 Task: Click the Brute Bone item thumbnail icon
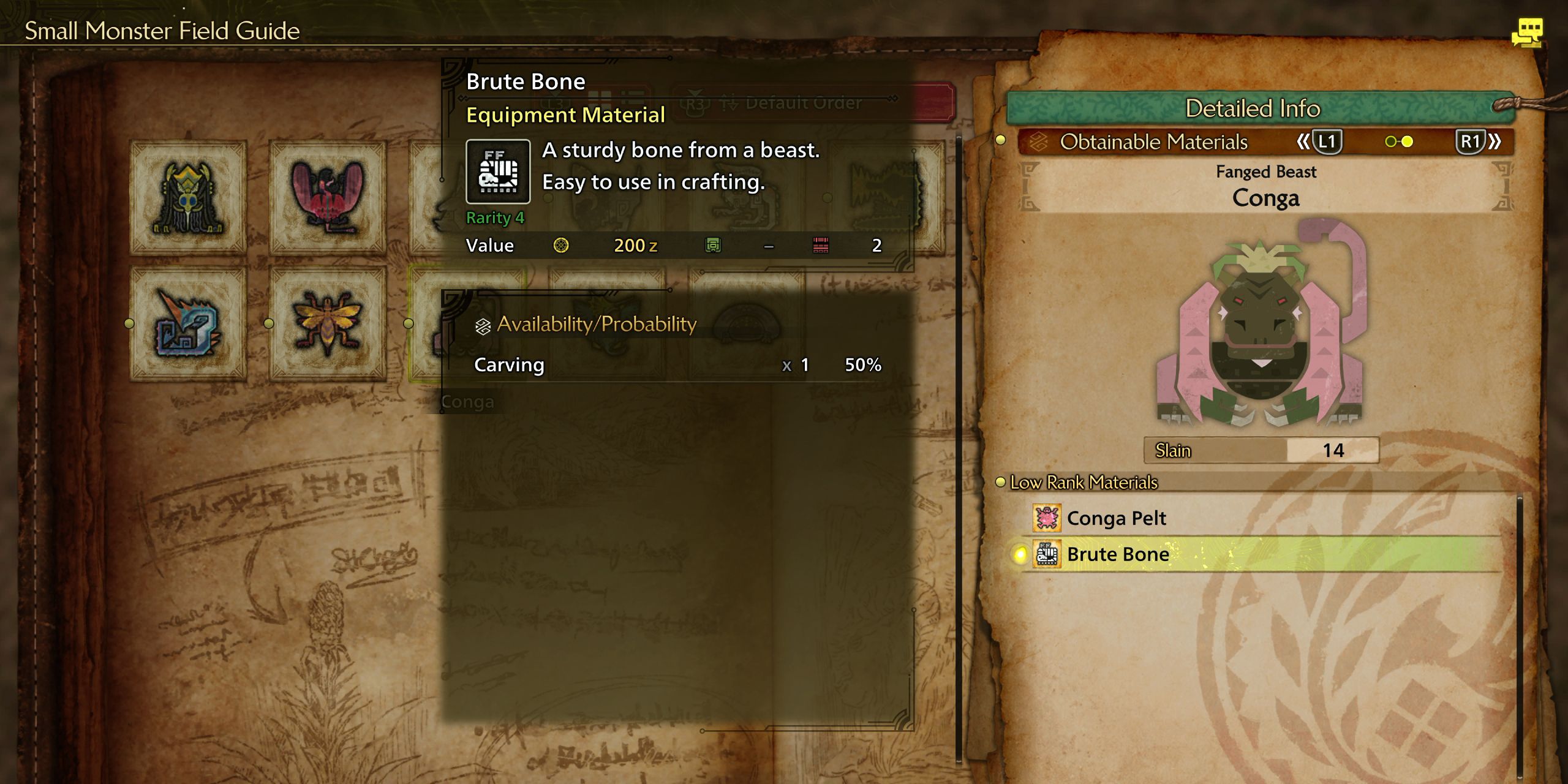[x=497, y=172]
